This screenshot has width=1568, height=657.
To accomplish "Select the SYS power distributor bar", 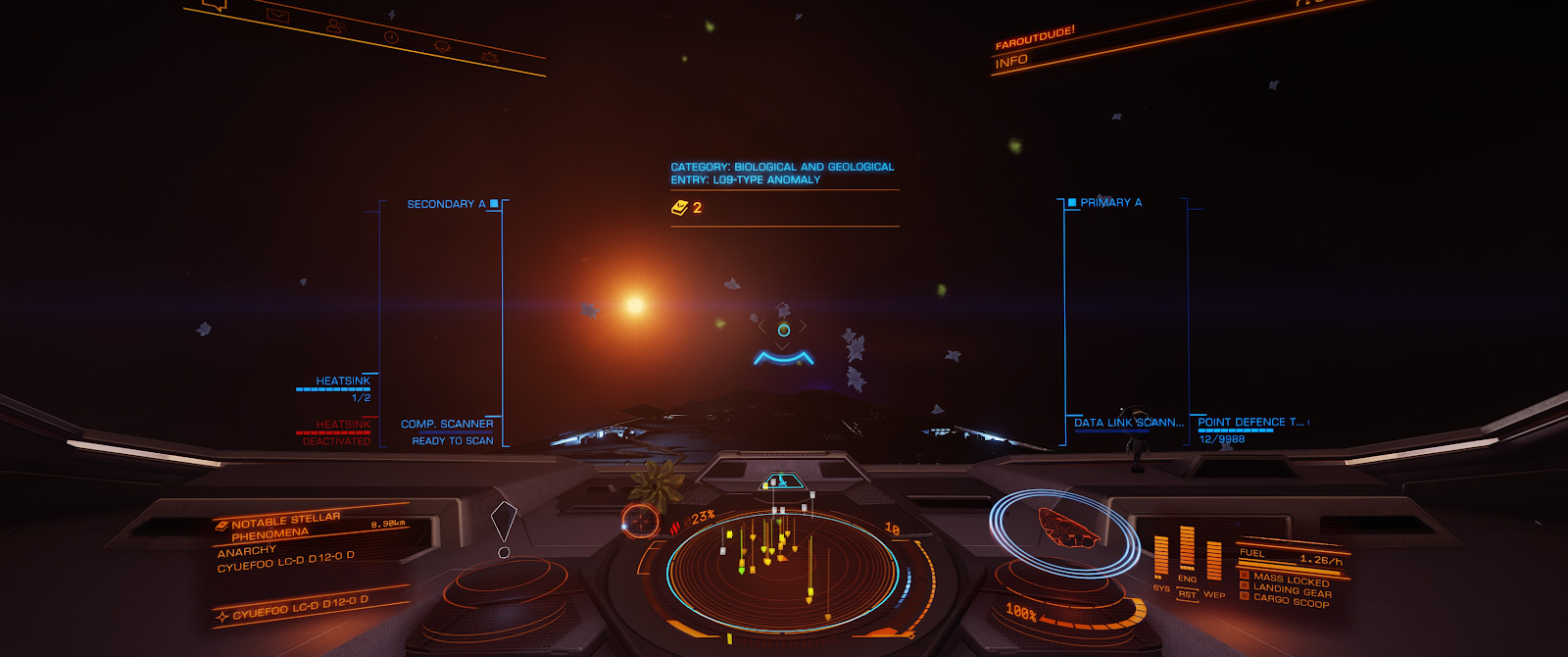I will 1161,557.
